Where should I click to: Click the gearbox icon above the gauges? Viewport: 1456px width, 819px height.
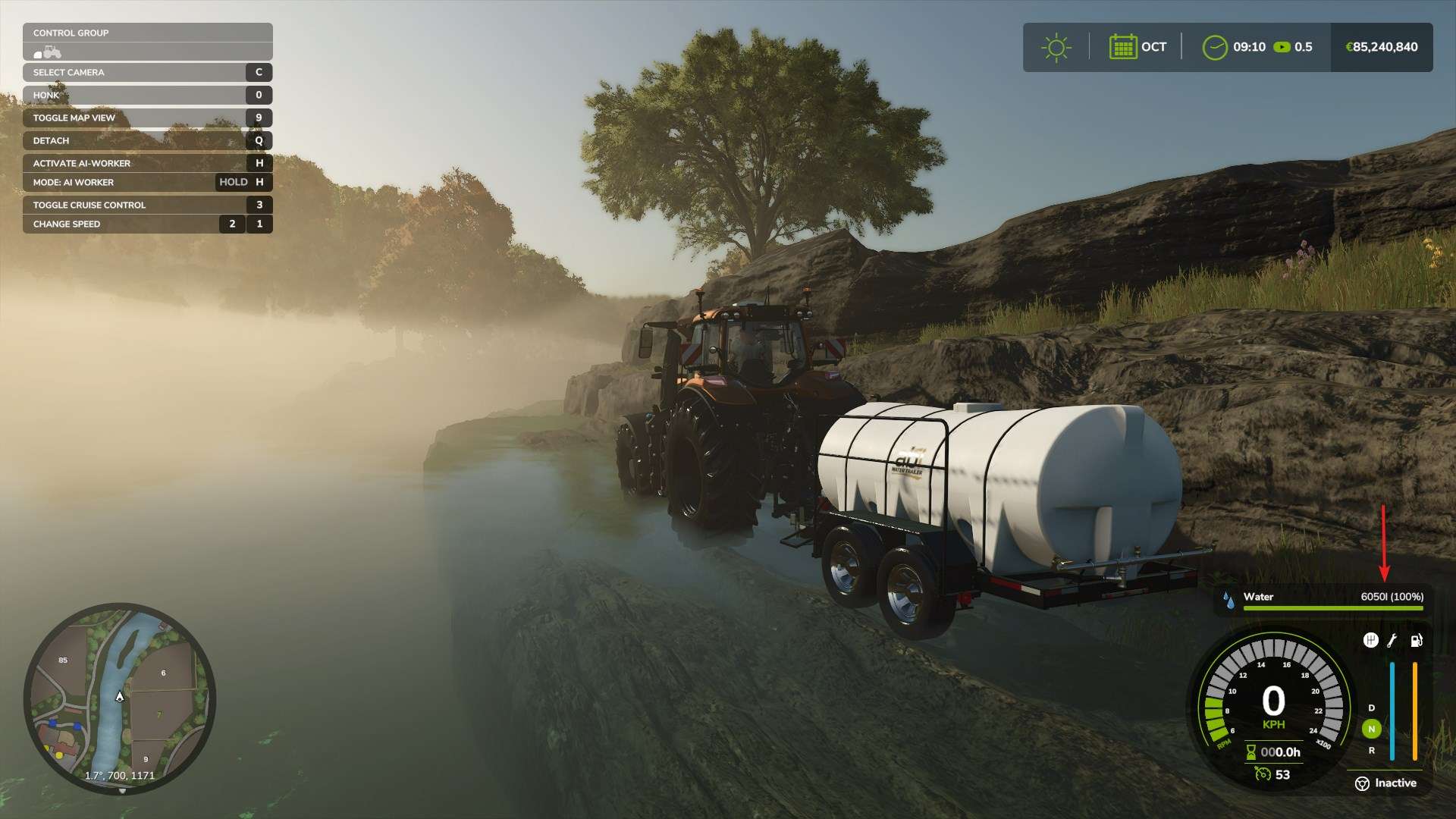[1370, 641]
